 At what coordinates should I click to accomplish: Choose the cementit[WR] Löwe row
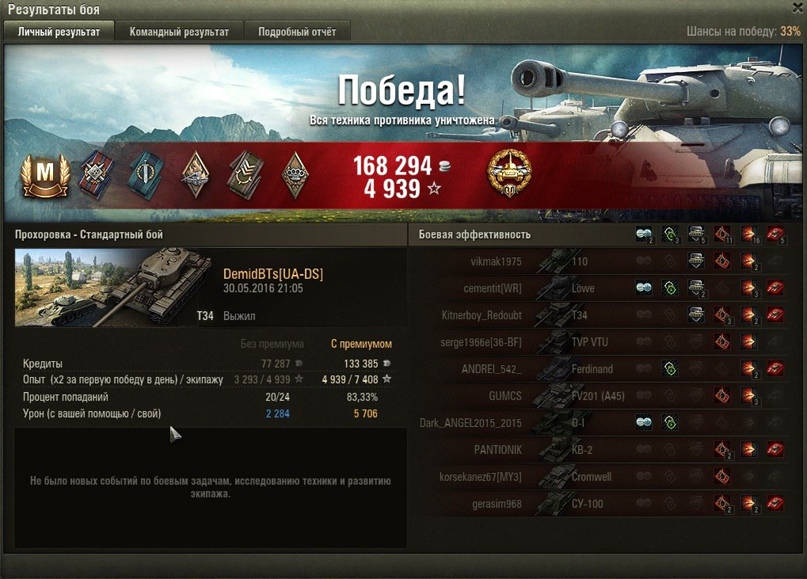(x=600, y=288)
